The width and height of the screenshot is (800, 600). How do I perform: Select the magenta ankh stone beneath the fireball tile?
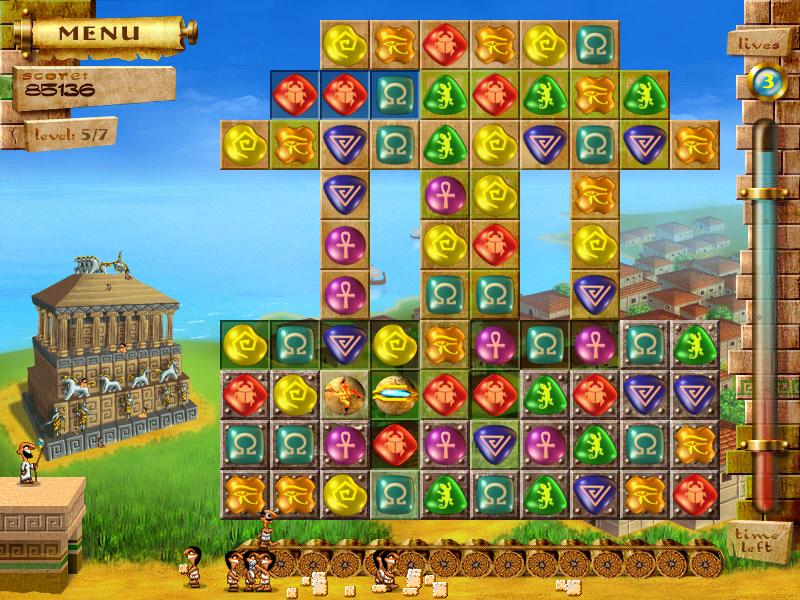345,440
